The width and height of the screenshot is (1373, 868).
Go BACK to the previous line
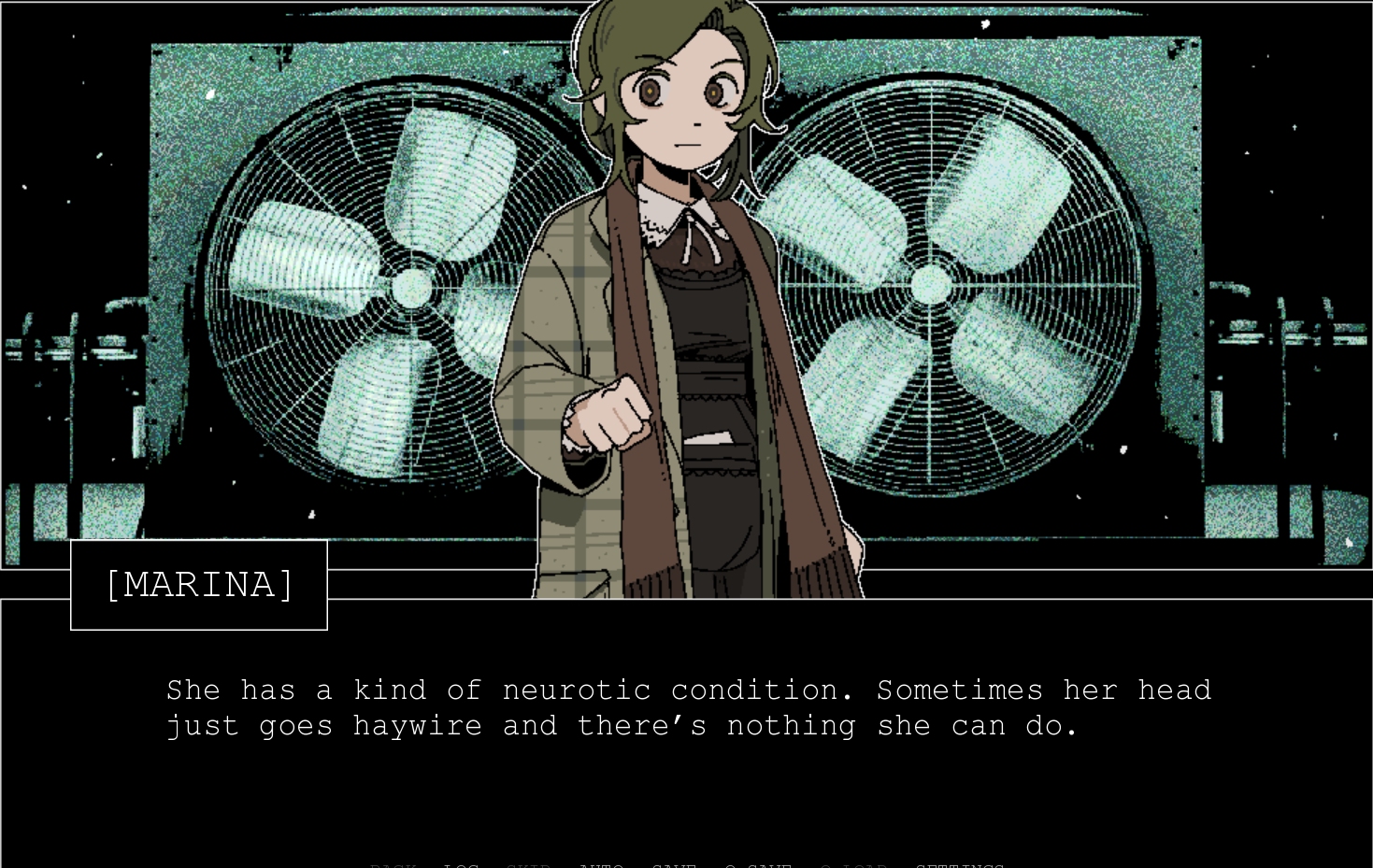(393, 864)
